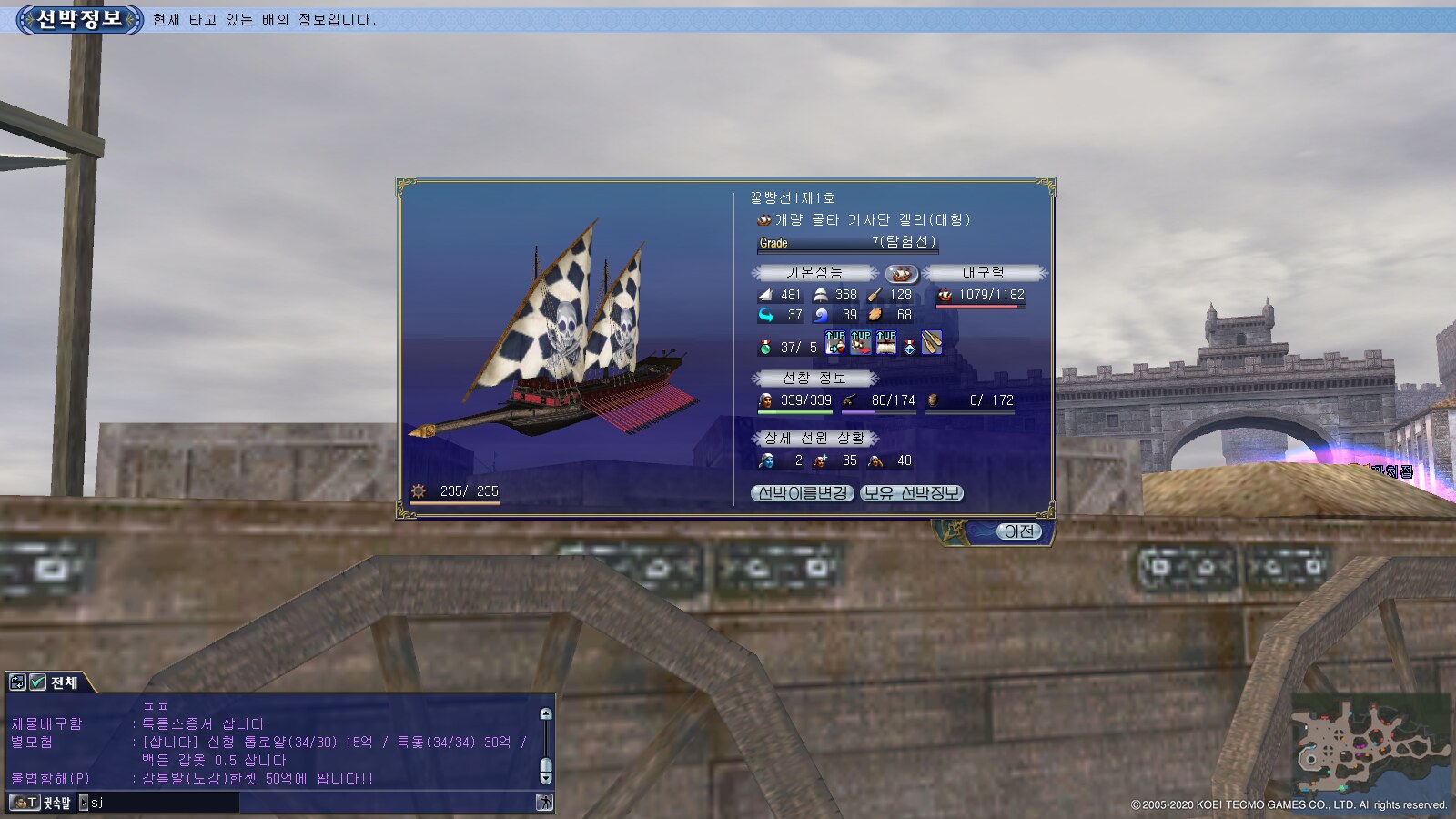The height and width of the screenshot is (819, 1456).
Task: Select the crossed oars ship skill icon
Action: (x=932, y=343)
